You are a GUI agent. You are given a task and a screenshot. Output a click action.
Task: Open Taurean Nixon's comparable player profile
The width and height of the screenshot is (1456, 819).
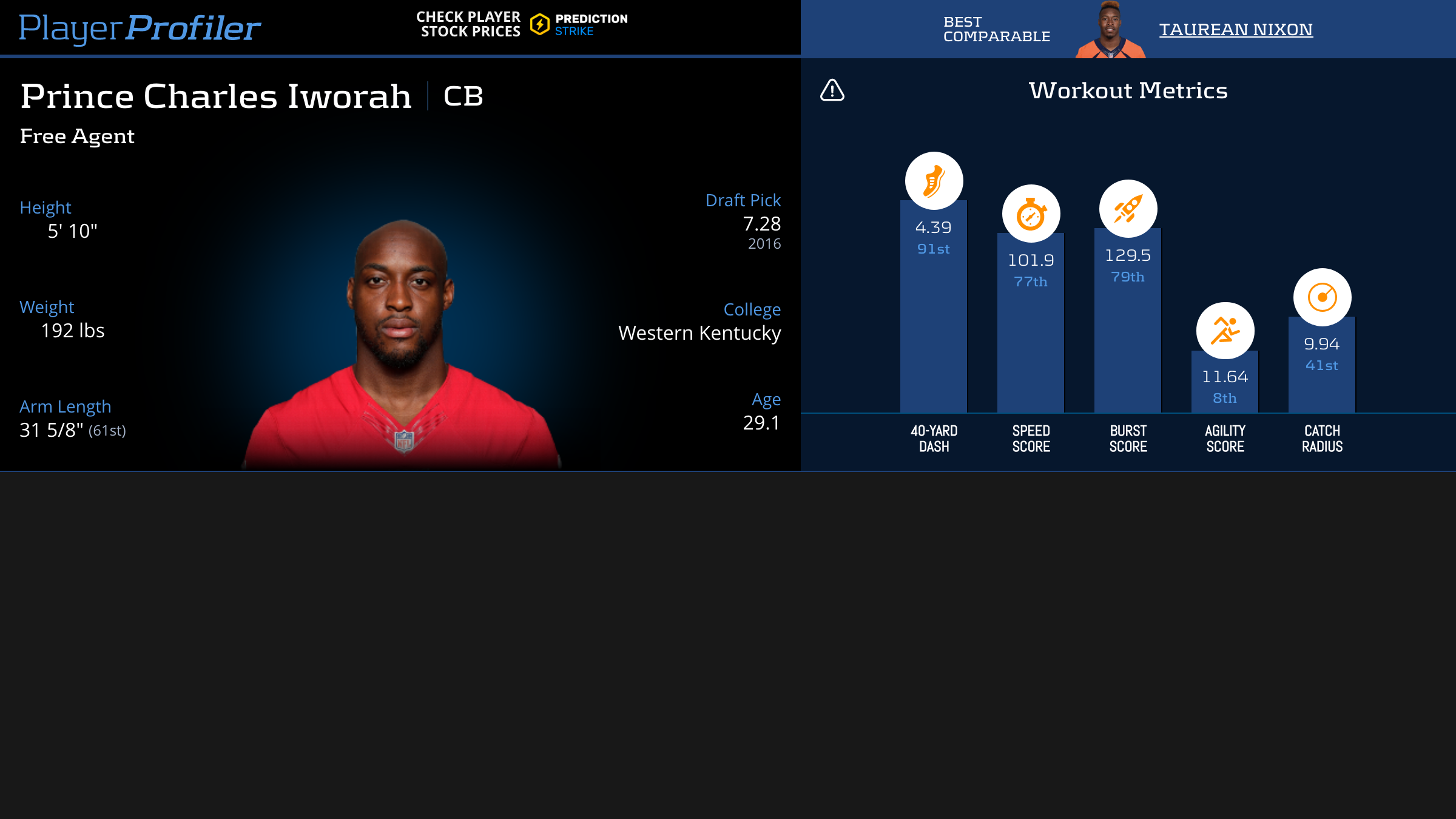tap(1236, 29)
